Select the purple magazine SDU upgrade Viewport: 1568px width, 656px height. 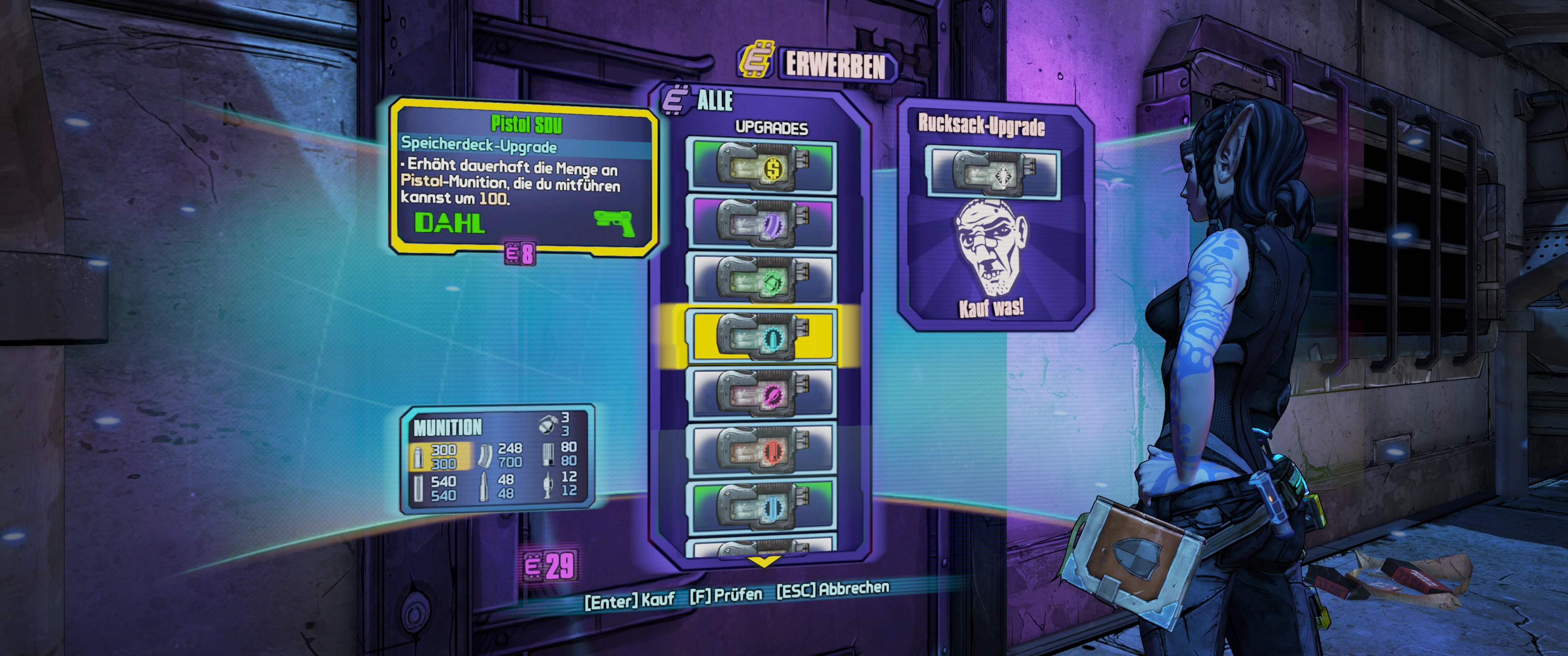coord(761,222)
